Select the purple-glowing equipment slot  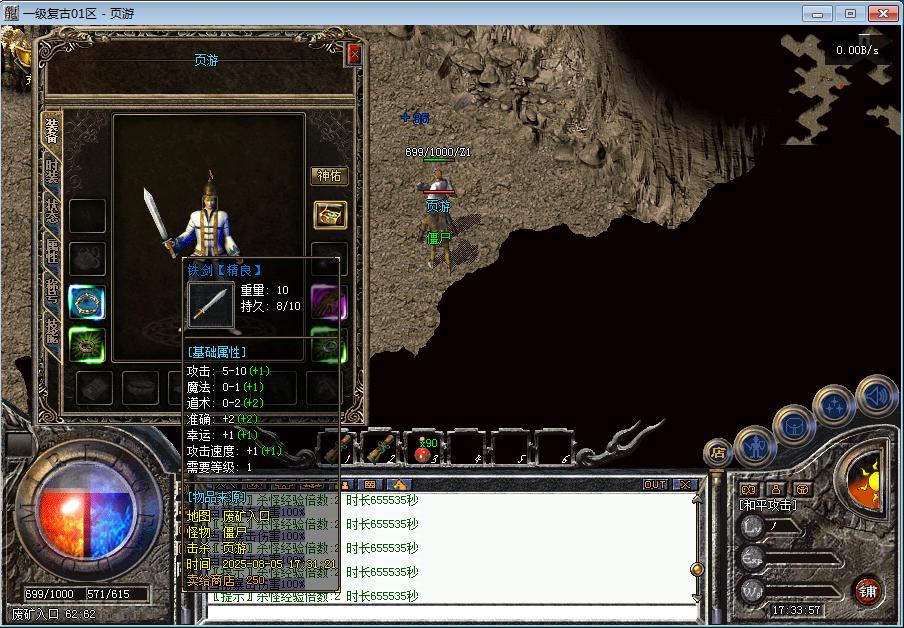click(x=328, y=302)
